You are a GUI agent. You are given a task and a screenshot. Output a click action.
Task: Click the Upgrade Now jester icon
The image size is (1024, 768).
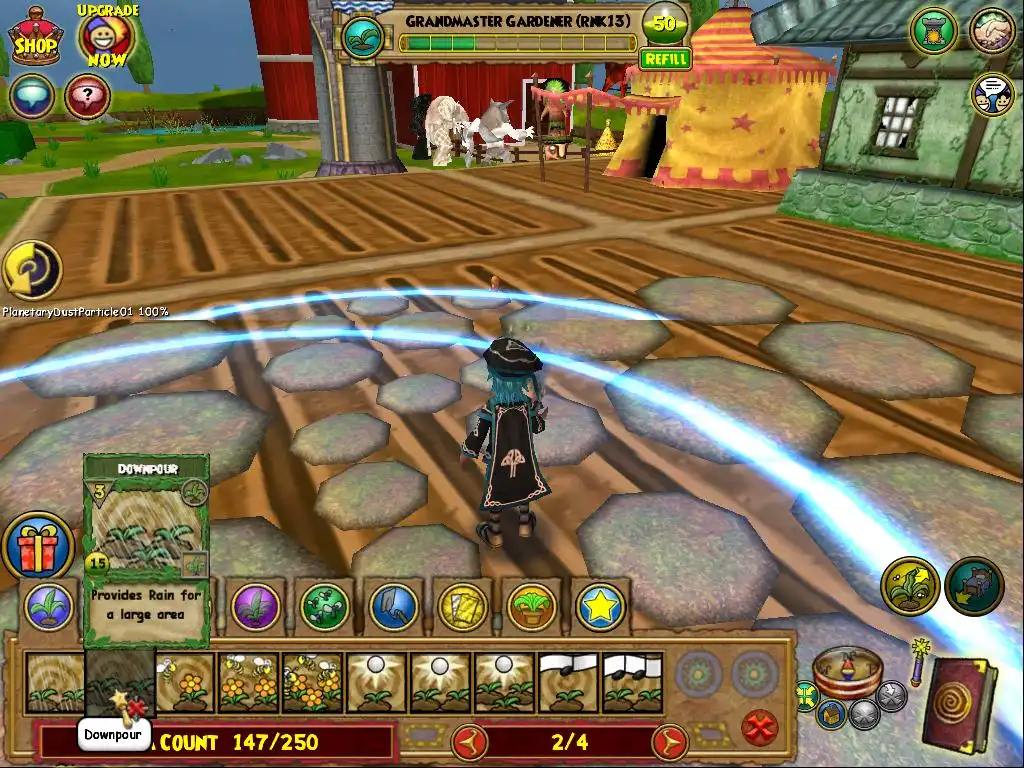[105, 37]
